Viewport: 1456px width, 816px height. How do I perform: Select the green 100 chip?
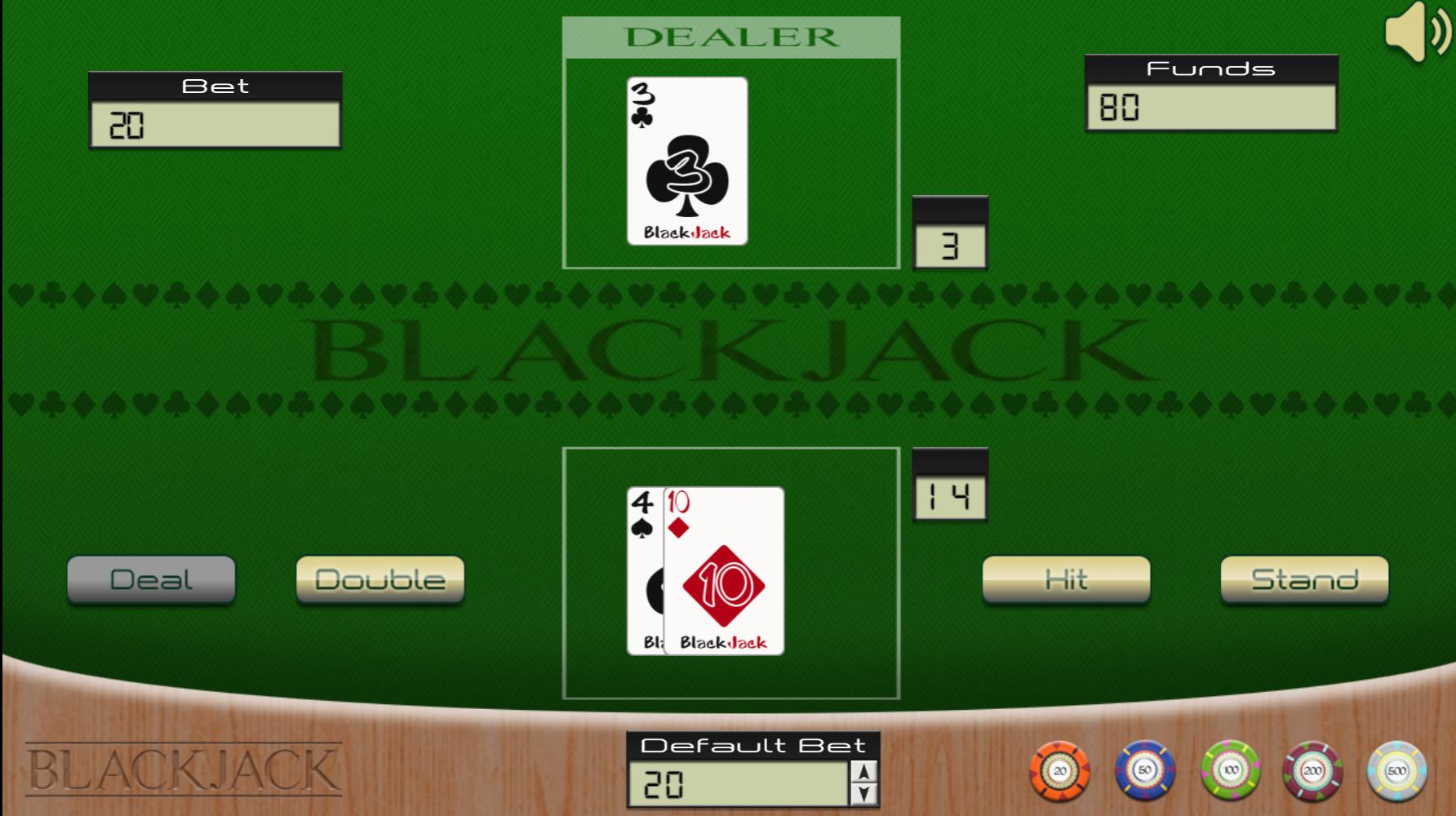coord(1229,768)
